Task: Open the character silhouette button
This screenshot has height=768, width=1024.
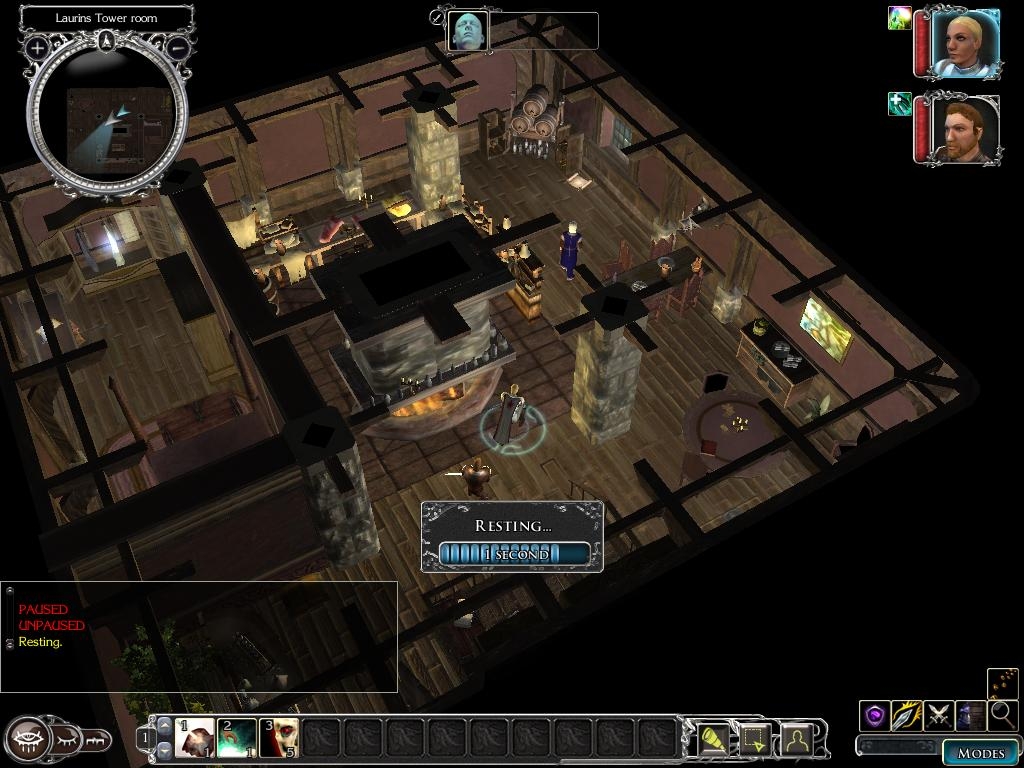Action: coord(796,739)
